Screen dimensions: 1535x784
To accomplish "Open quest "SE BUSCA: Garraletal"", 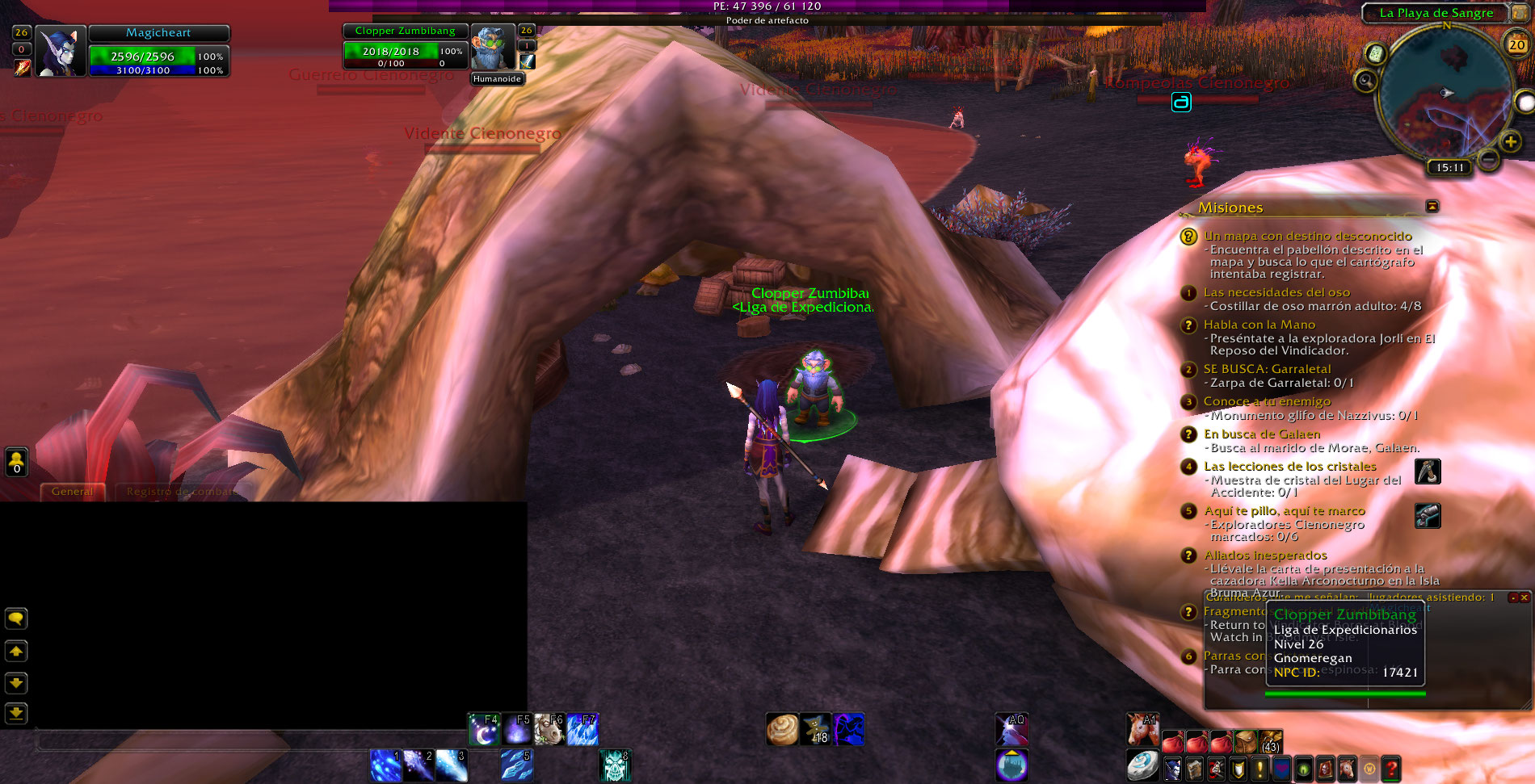I will pos(1267,369).
